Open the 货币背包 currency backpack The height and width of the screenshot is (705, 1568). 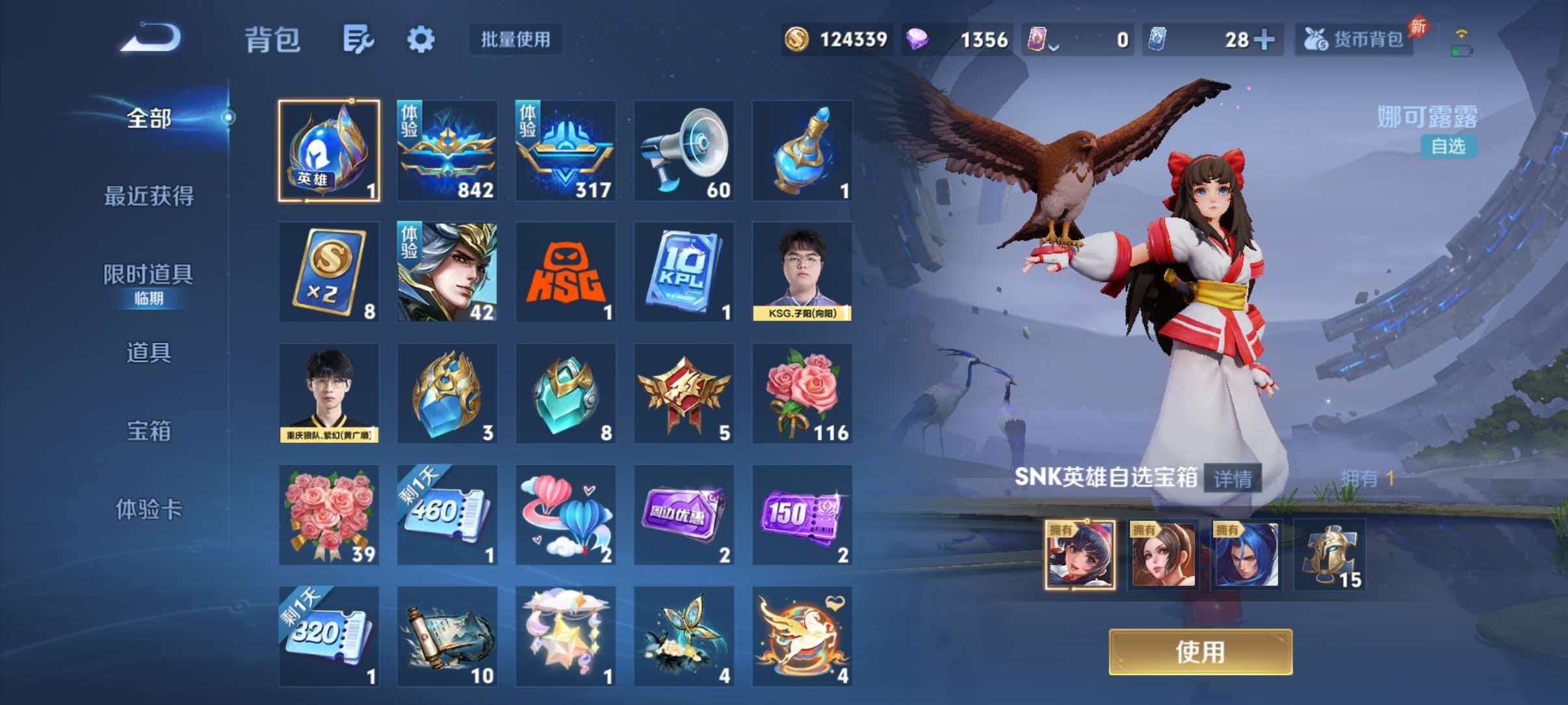click(x=1355, y=39)
